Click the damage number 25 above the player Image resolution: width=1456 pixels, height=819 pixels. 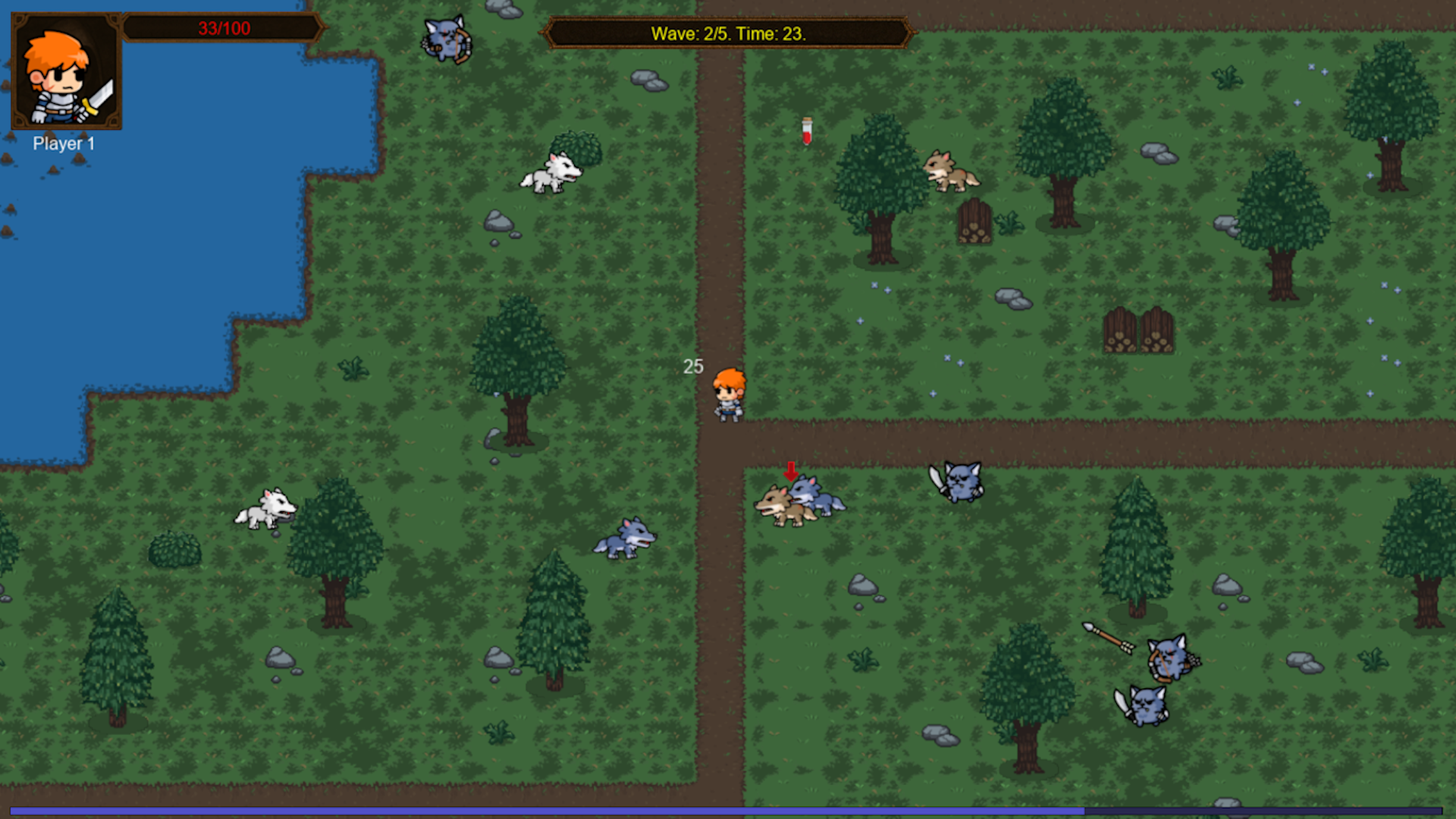(692, 367)
